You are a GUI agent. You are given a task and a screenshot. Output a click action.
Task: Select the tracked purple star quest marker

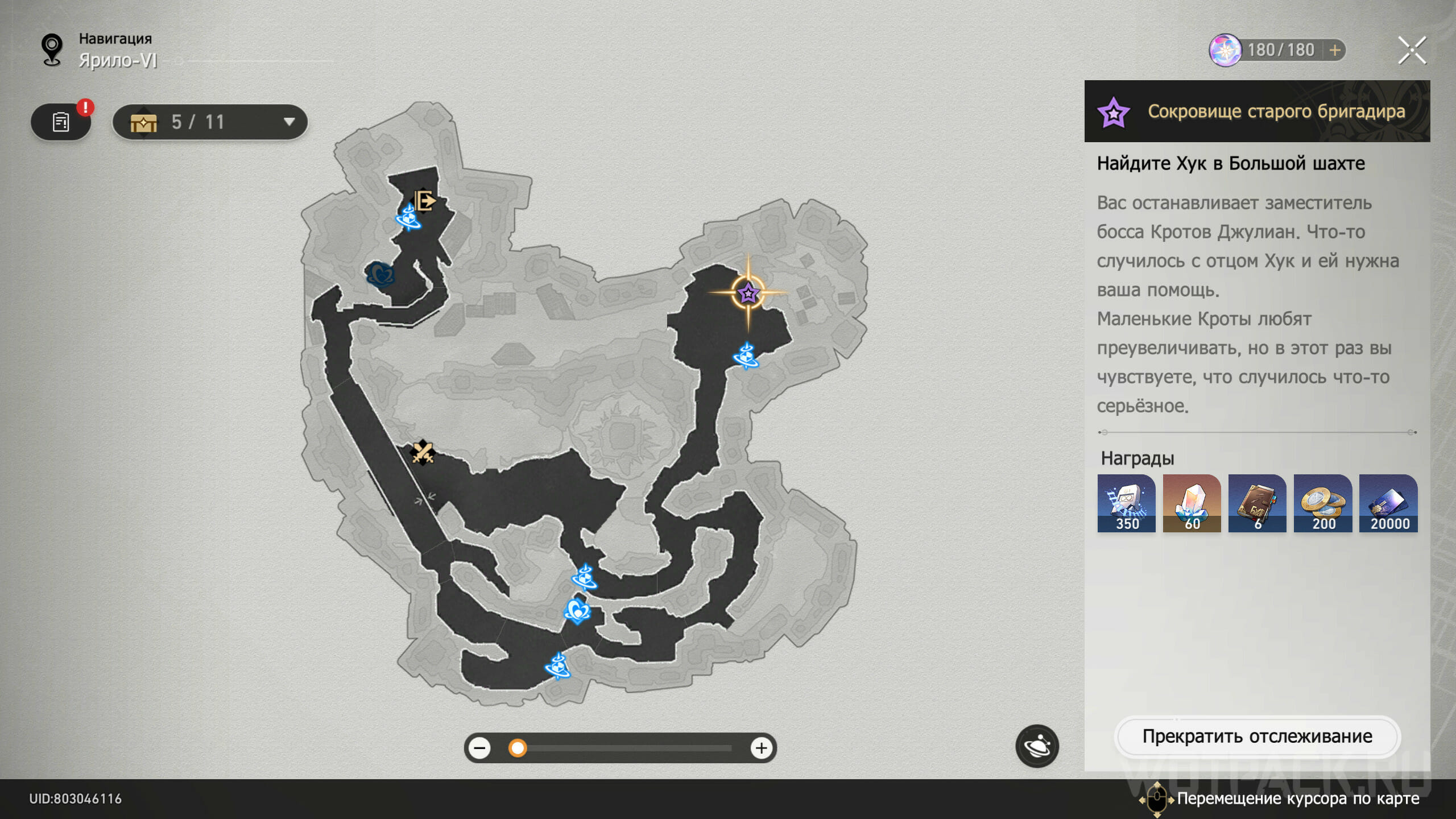(x=747, y=293)
